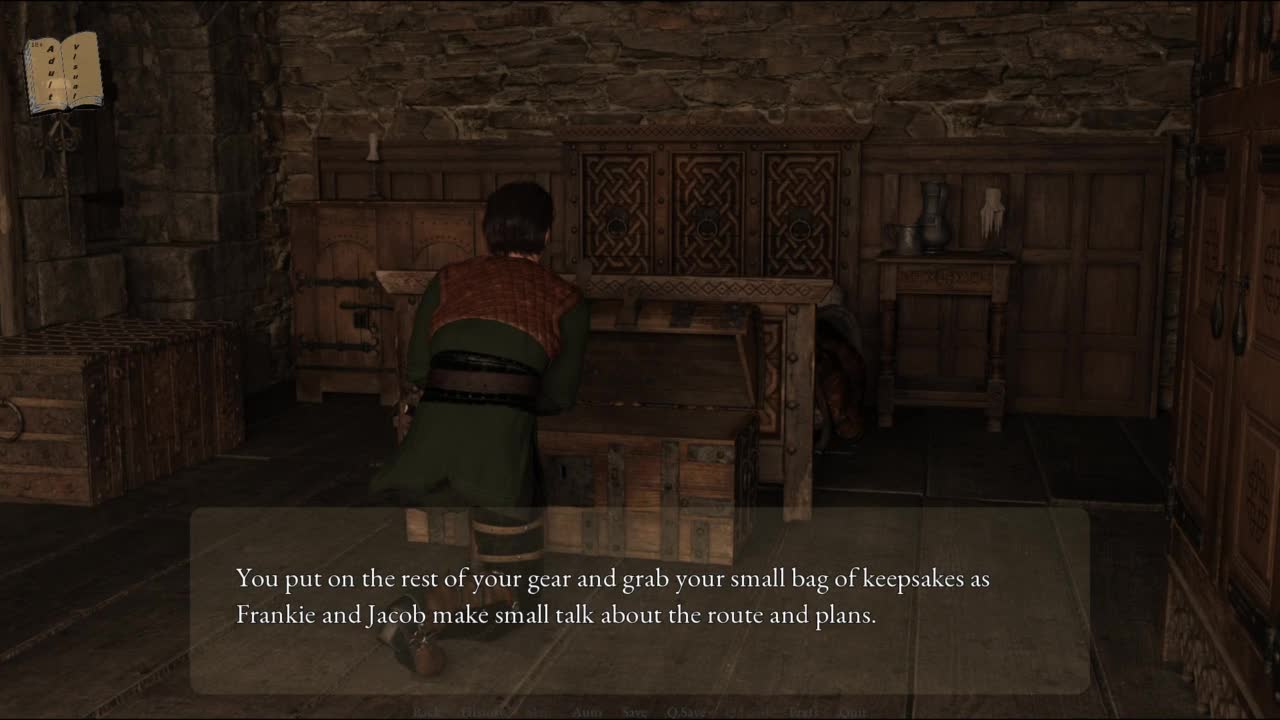Open the Save game screen
The width and height of the screenshot is (1280, 720).
635,712
